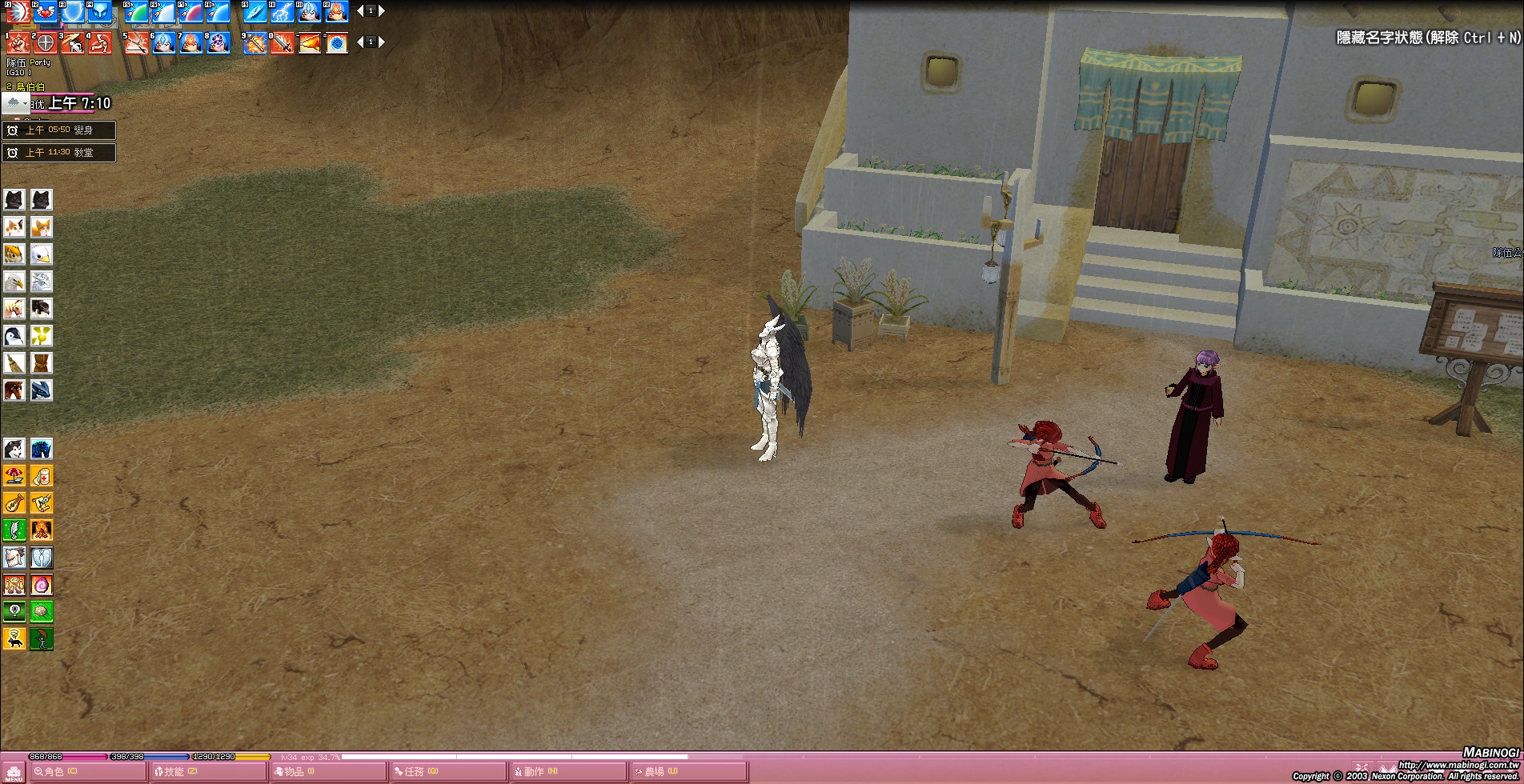Screen dimensions: 1524x784
Task: Select the 上午 05:50 變身 alarm entry
Action: (x=59, y=130)
